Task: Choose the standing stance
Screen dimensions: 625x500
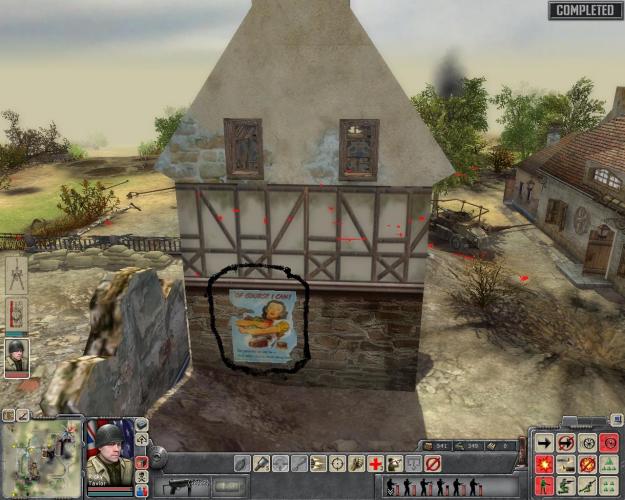Action: [545, 486]
